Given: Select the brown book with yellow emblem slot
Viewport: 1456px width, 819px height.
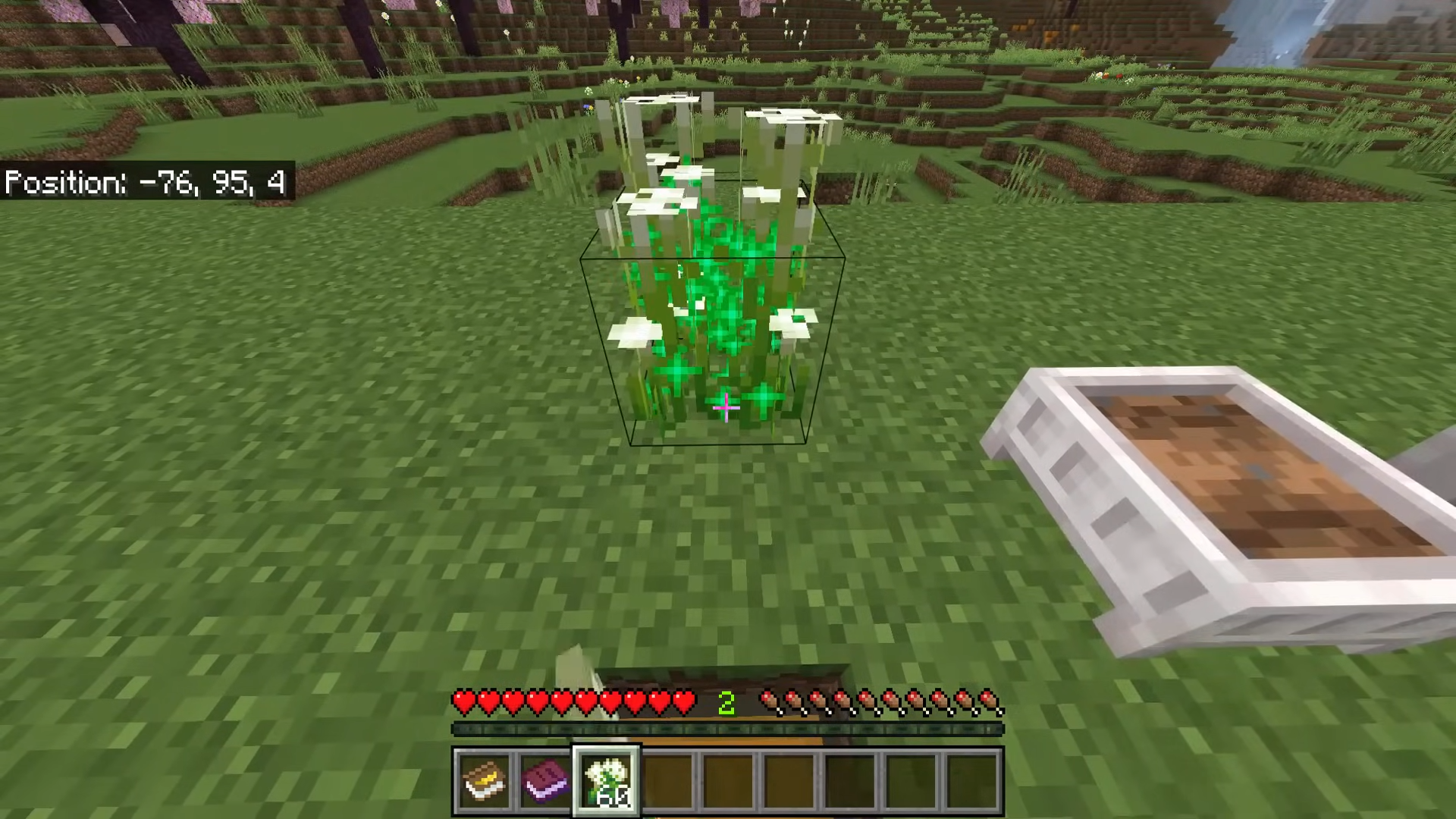Looking at the screenshot, I should [x=484, y=780].
